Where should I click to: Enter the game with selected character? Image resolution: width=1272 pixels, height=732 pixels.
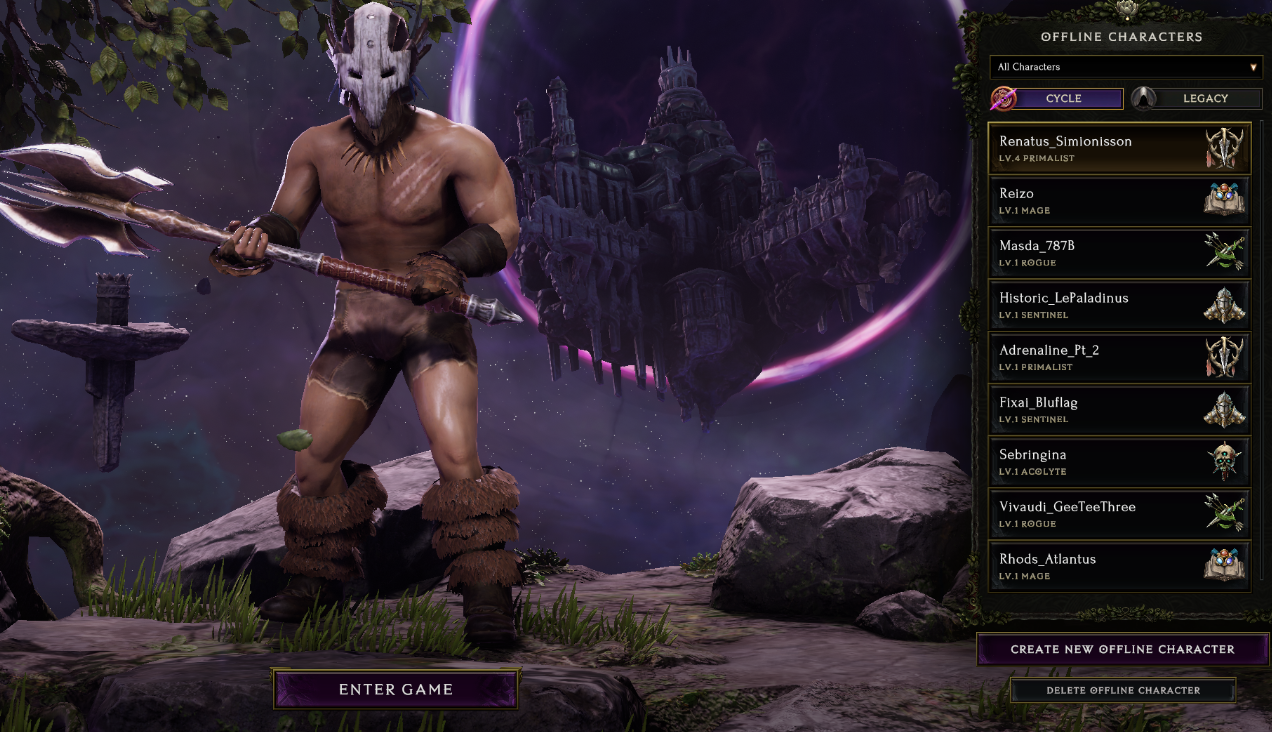395,689
